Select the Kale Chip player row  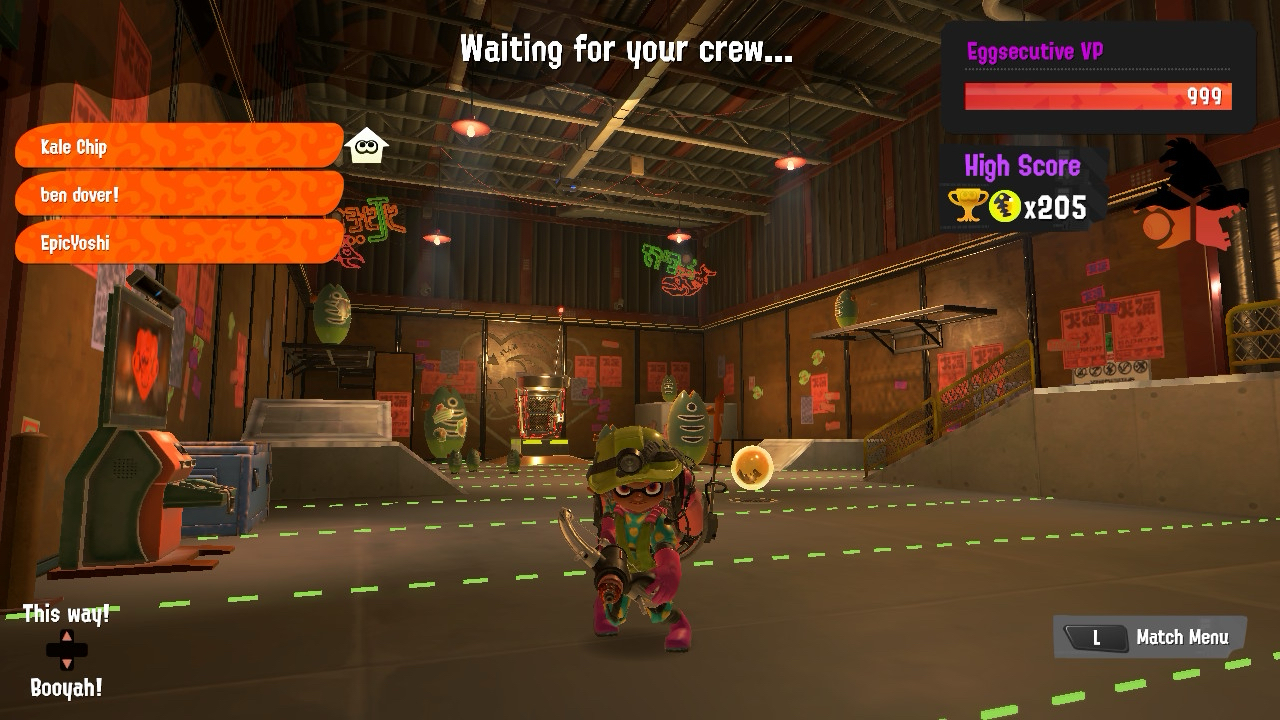(178, 146)
